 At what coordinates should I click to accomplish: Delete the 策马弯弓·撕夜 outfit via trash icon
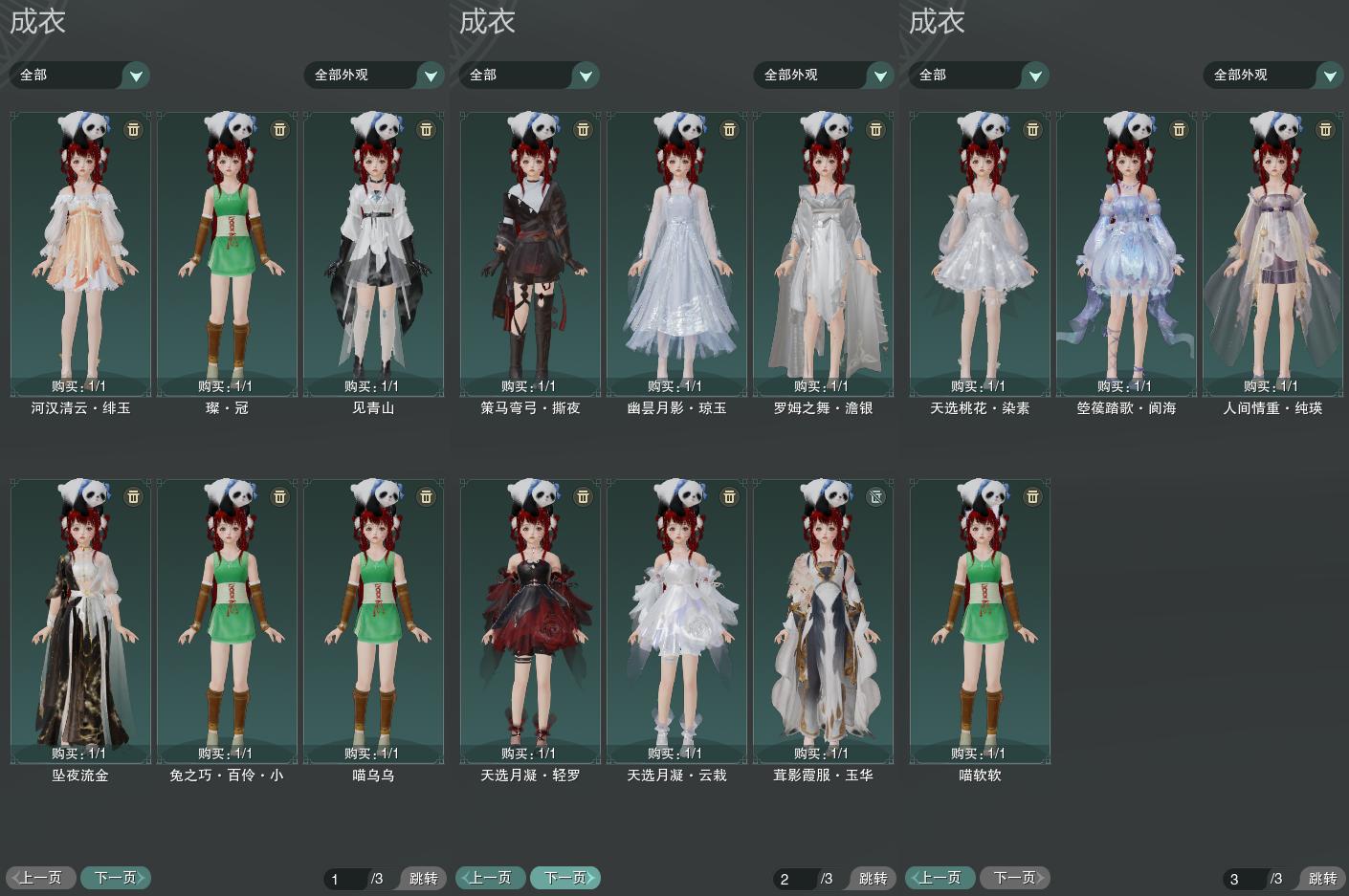coord(583,129)
